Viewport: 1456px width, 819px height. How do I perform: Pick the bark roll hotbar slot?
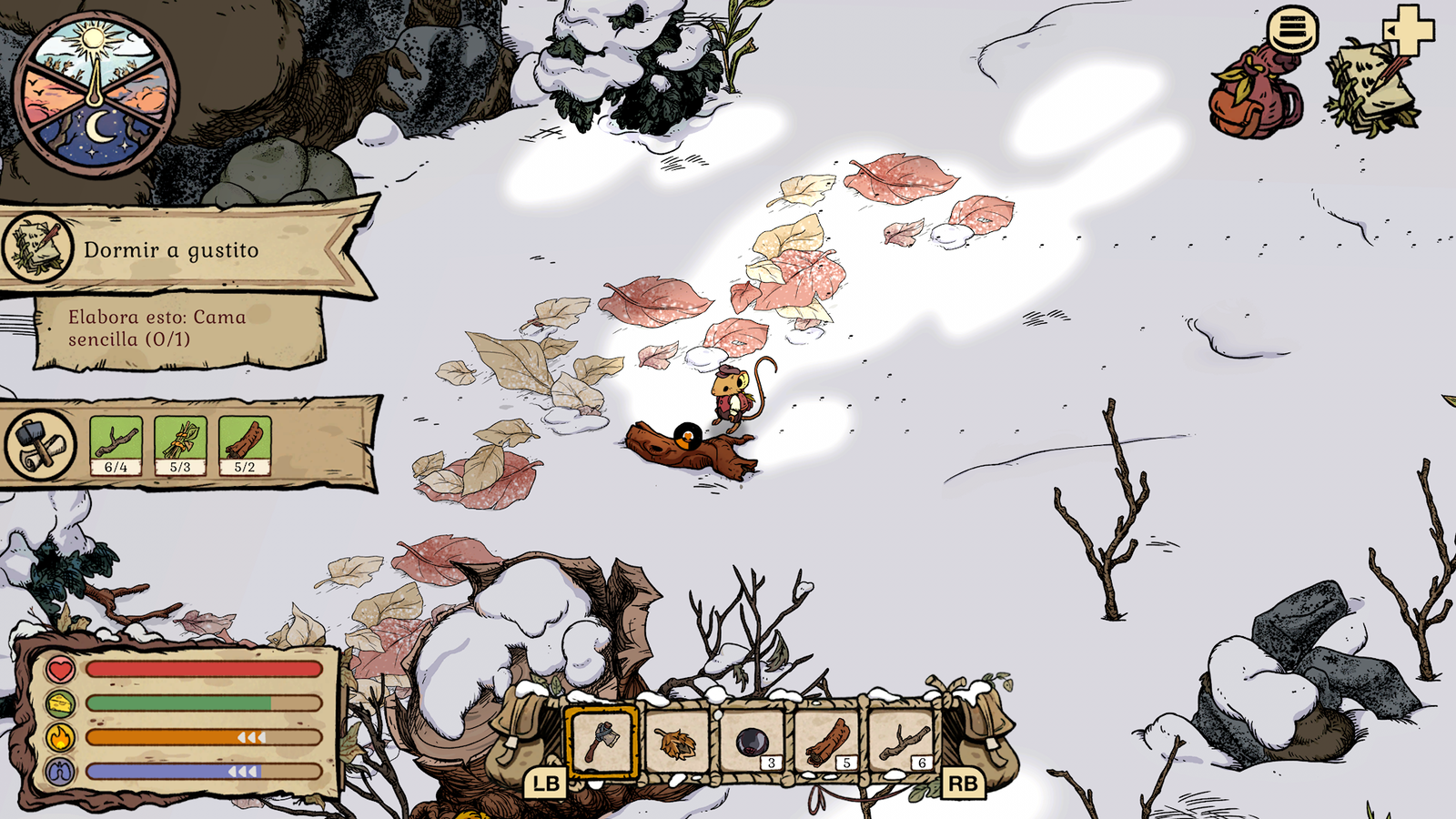coord(827,741)
